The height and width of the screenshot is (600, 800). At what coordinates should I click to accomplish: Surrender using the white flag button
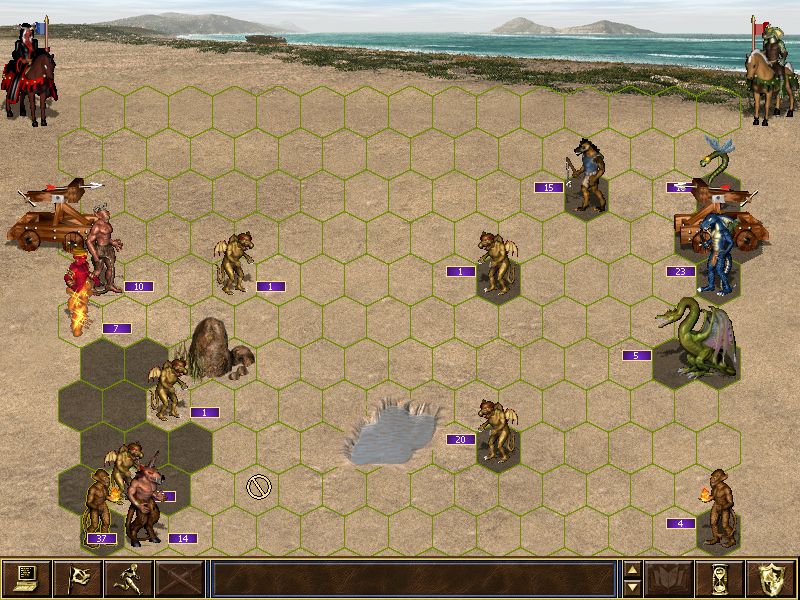[x=78, y=578]
